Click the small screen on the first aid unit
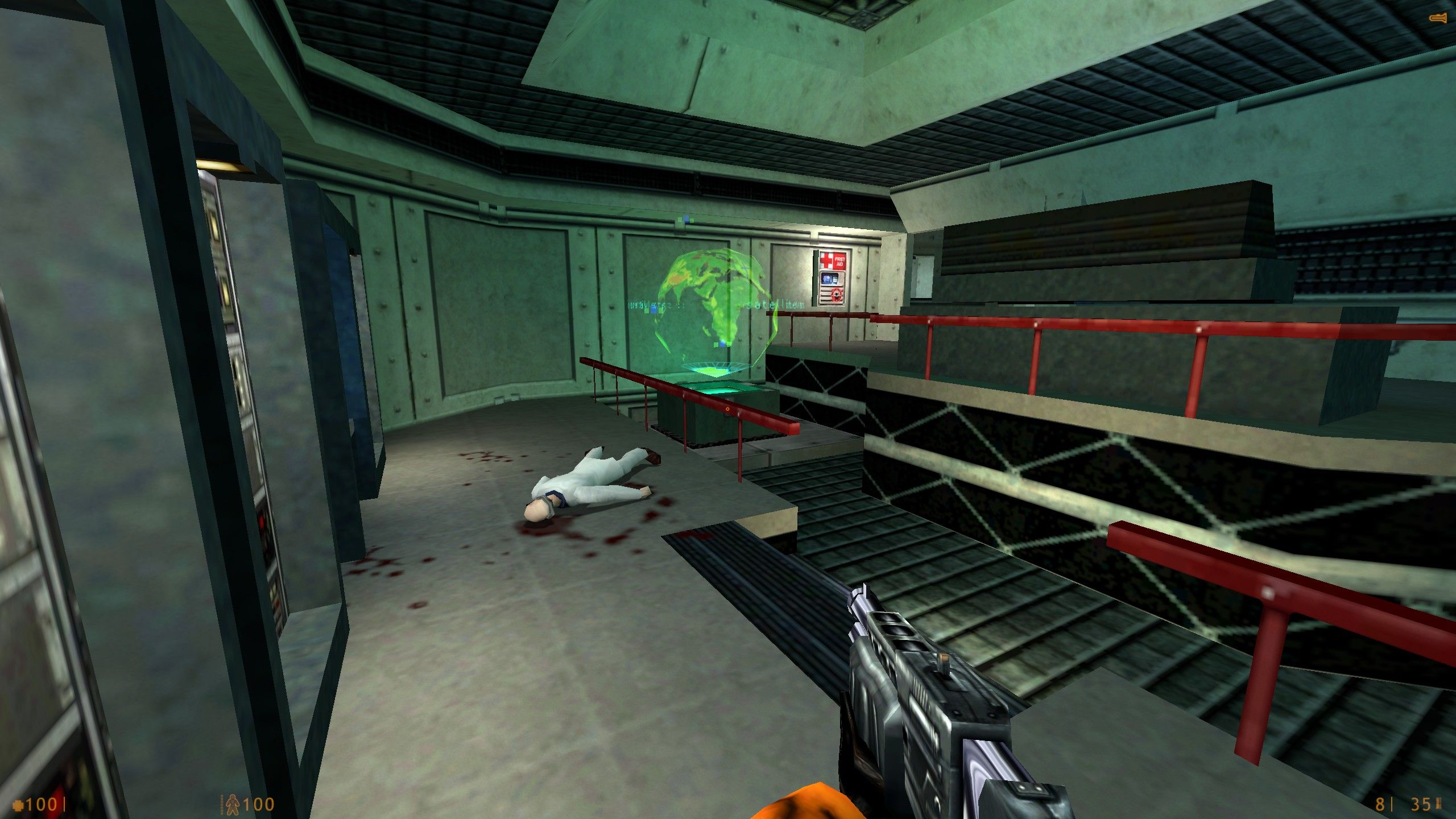This screenshot has width=1456, height=819. [x=829, y=279]
